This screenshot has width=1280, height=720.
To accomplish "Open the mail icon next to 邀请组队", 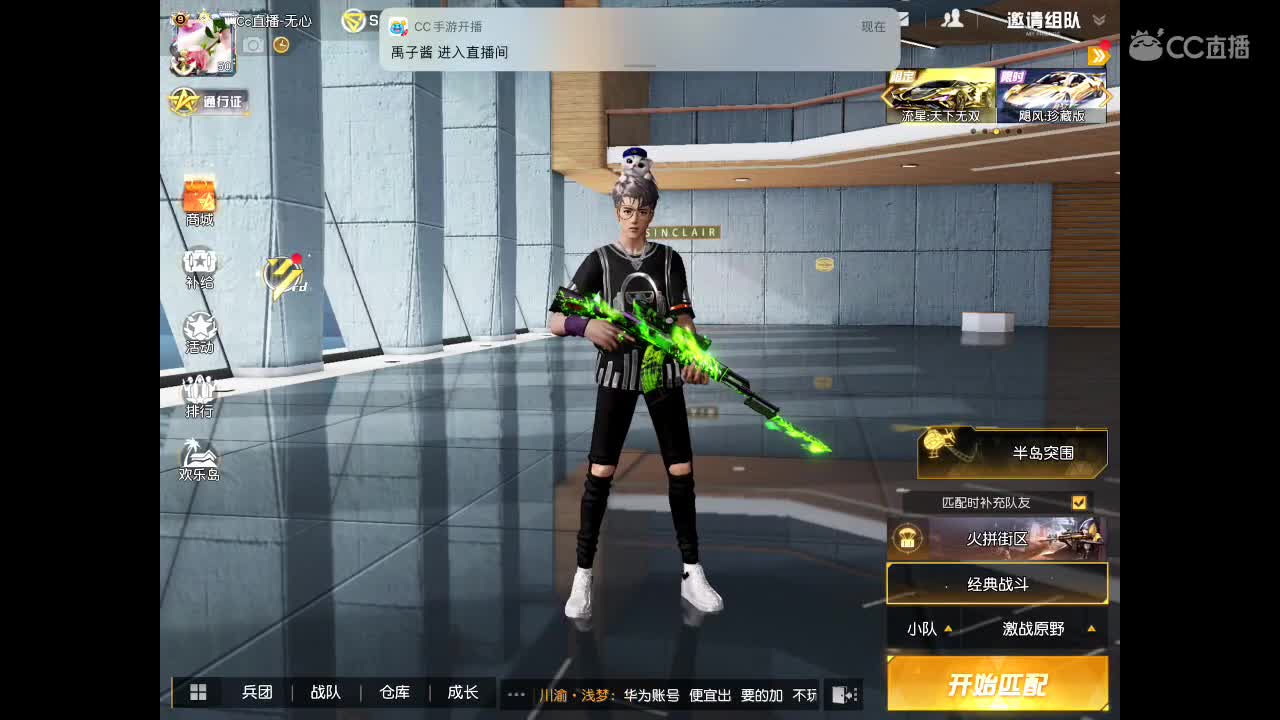I will click(905, 15).
